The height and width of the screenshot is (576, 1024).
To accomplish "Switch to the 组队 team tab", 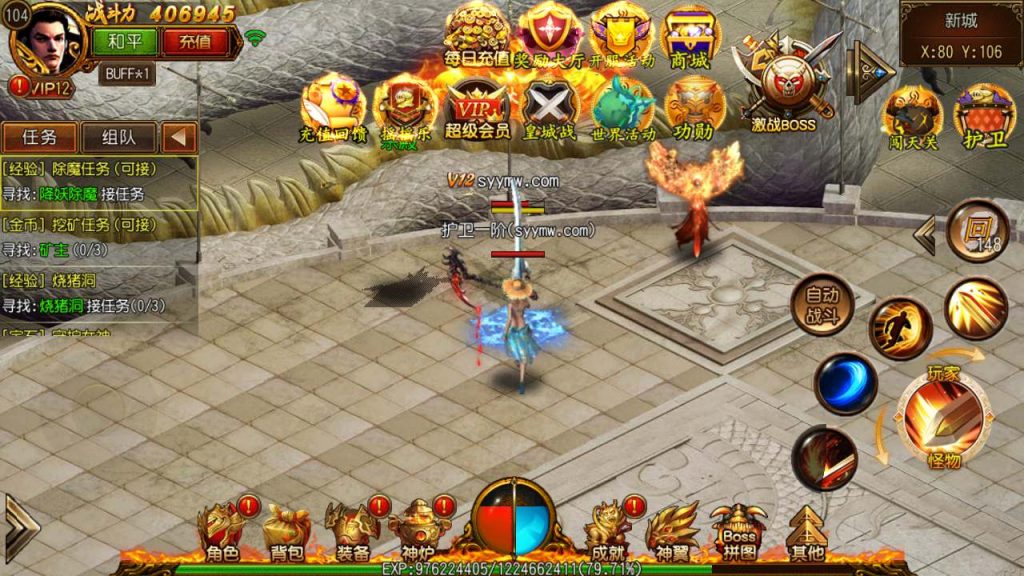I will click(116, 137).
